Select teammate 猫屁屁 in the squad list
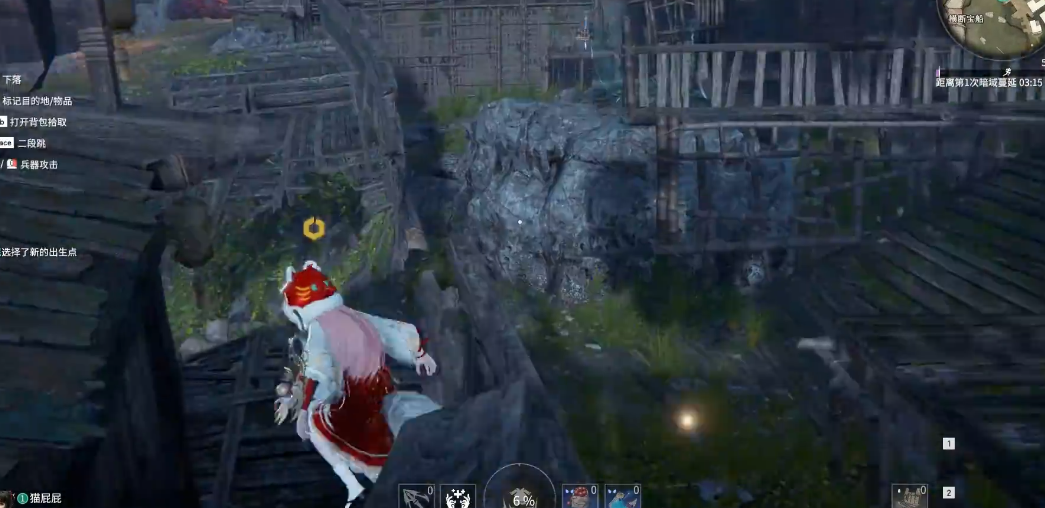 point(45,498)
